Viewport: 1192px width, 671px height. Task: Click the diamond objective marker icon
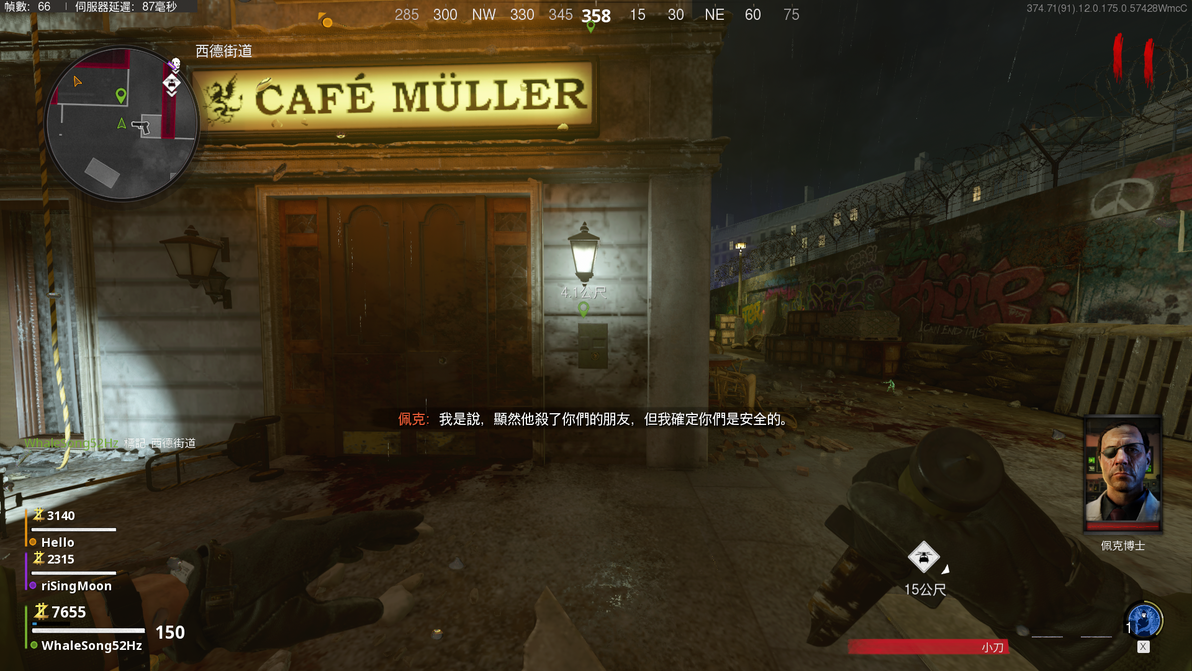click(923, 557)
